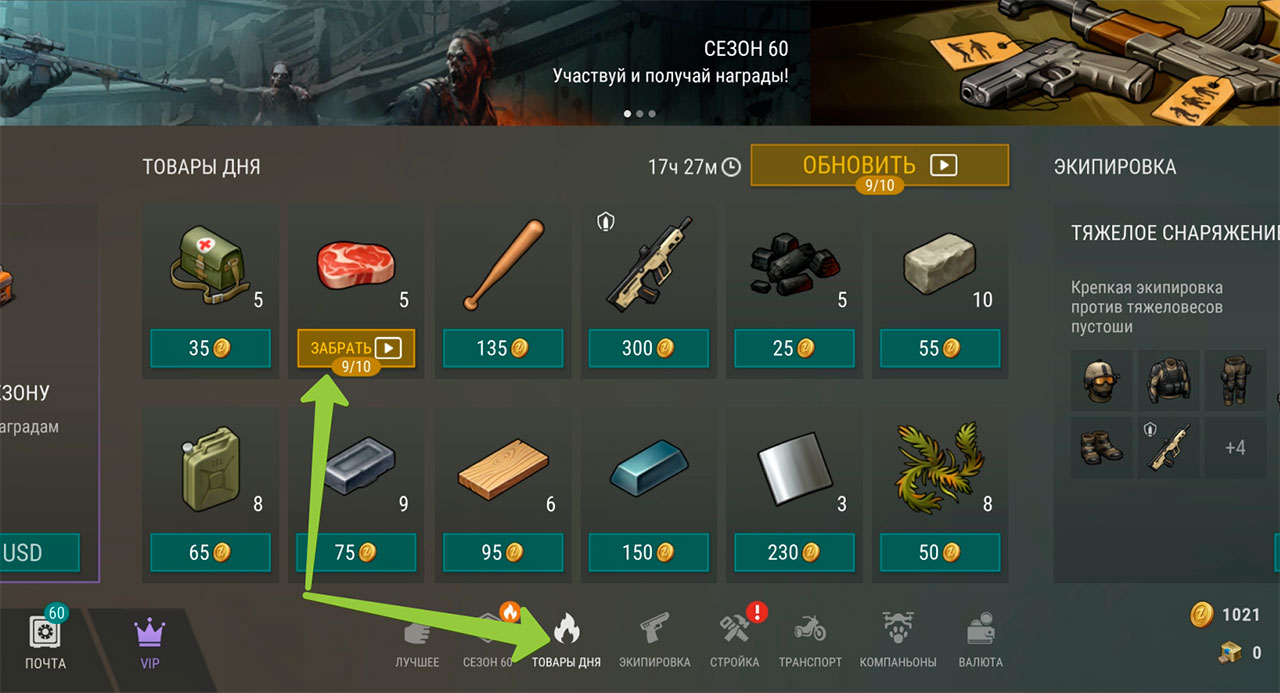Screen dimensions: 1280x693
Task: Buy the plant fibers for 50 coins
Action: 940,552
